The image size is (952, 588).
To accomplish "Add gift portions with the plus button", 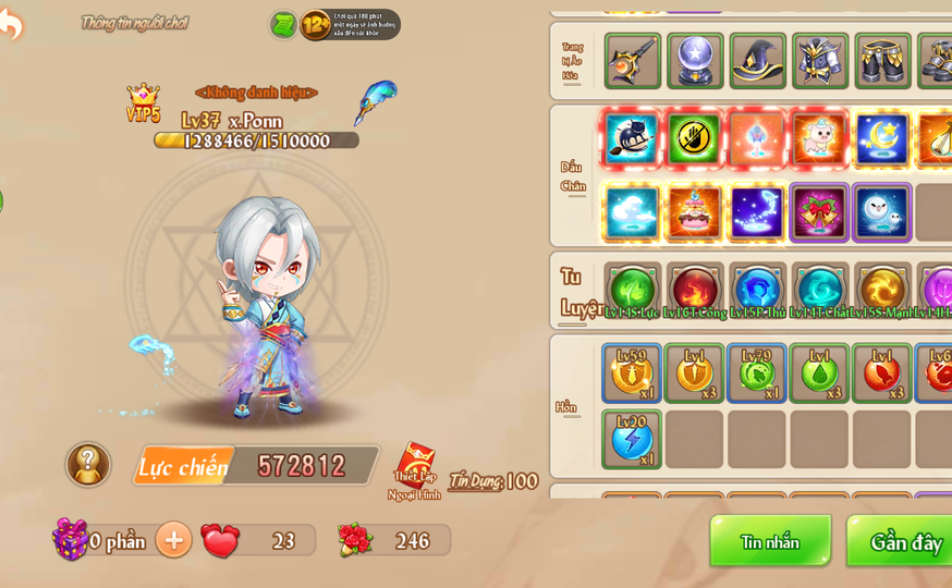I will tap(173, 540).
